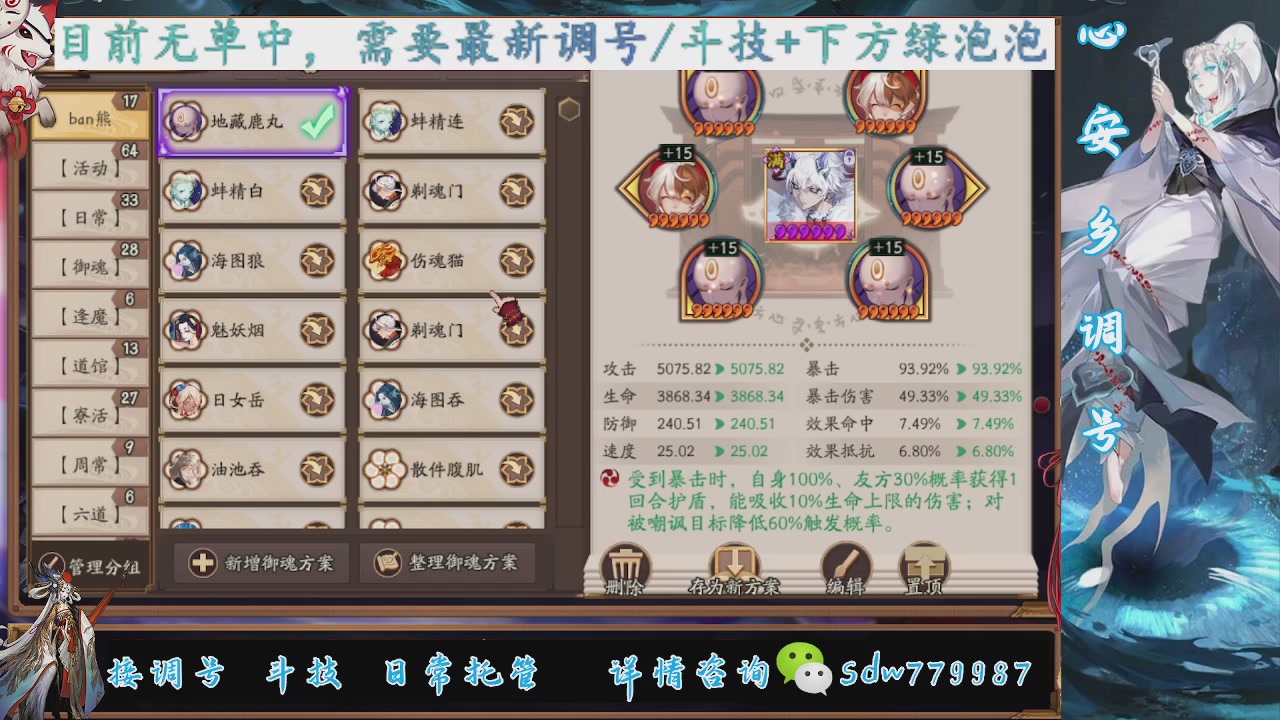This screenshot has width=1280, height=720.
Task: Click the swap icon beside 散件腹肌
Action: click(518, 467)
